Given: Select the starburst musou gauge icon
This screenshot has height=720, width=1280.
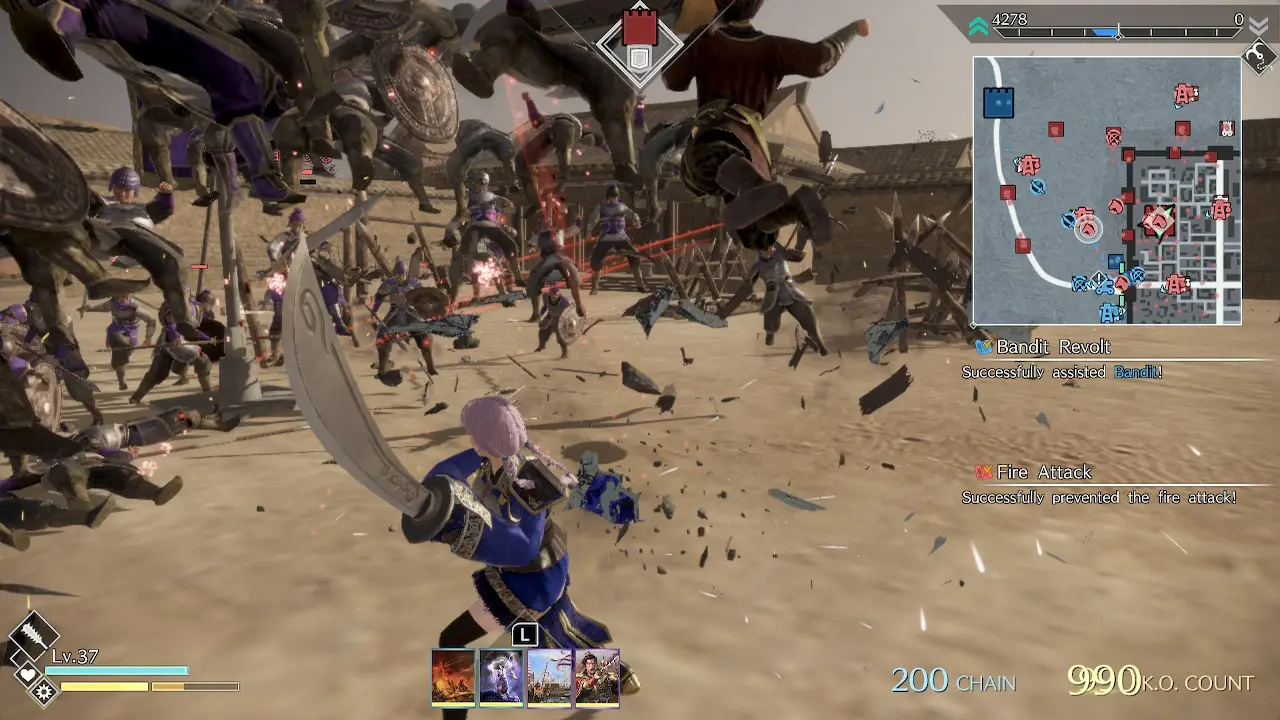Looking at the screenshot, I should point(43,690).
